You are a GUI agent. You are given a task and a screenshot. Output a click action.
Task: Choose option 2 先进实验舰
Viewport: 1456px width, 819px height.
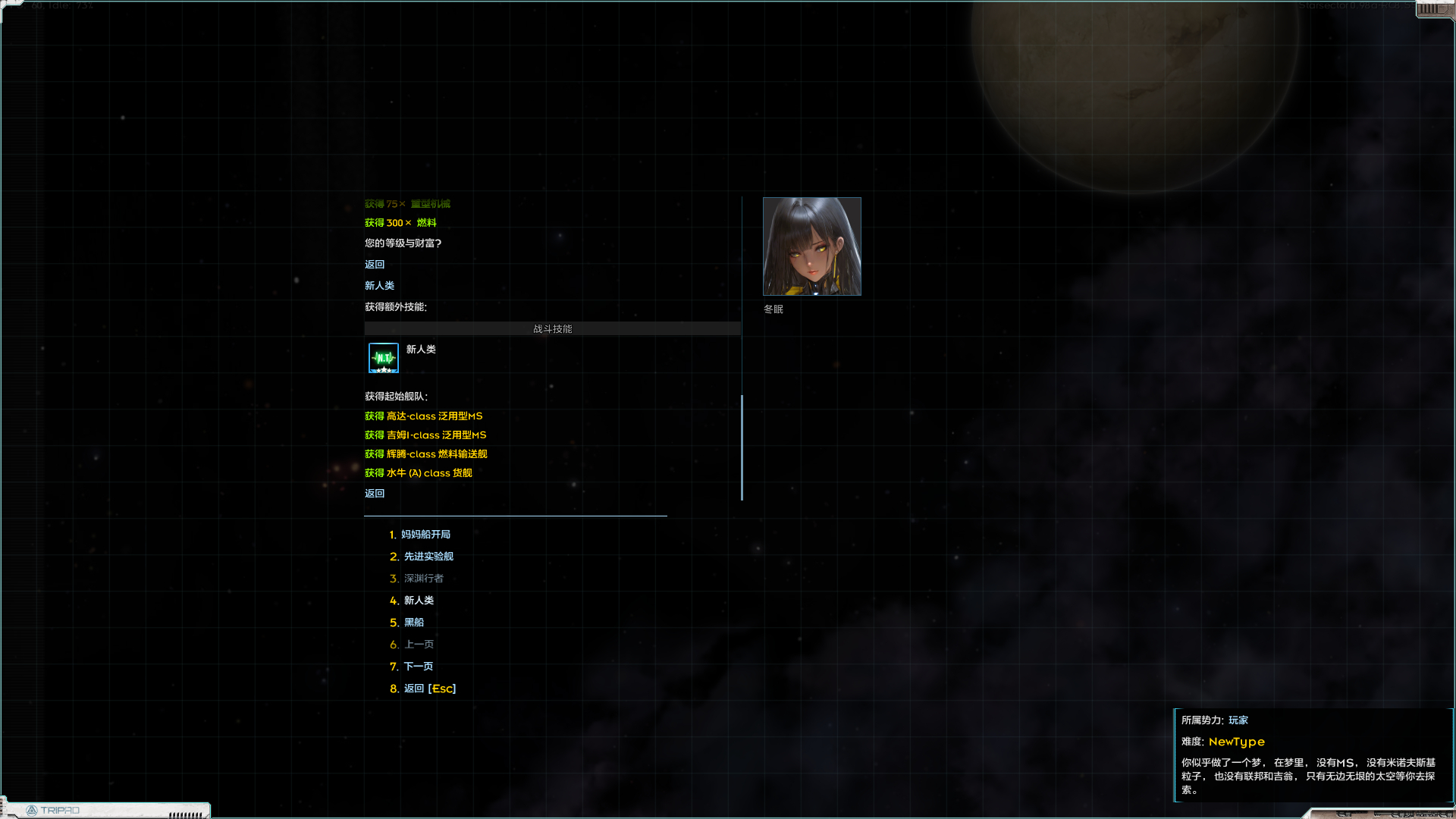(428, 556)
